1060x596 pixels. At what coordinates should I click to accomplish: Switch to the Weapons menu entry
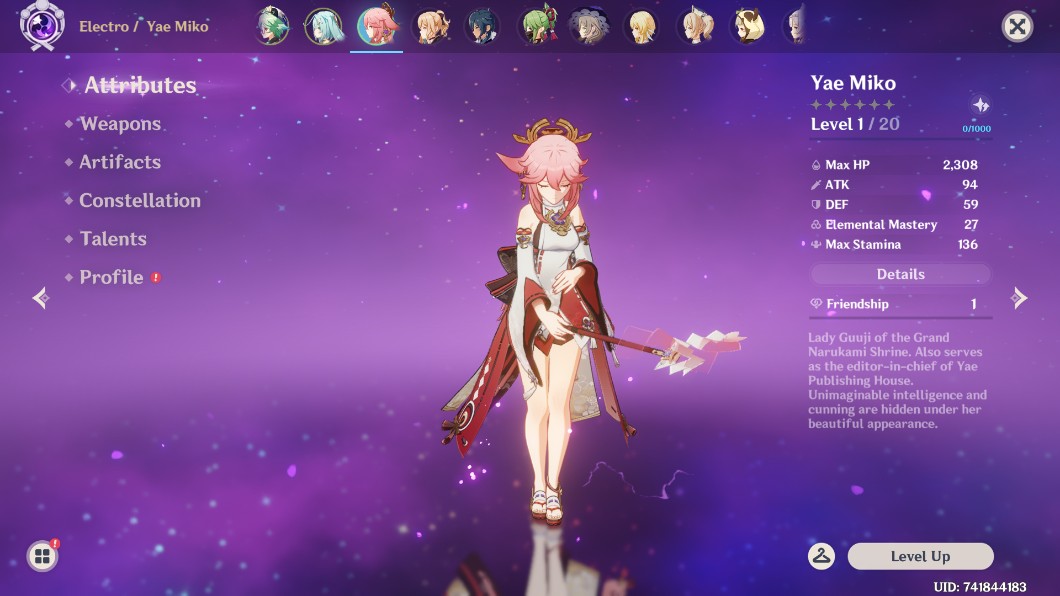click(120, 124)
